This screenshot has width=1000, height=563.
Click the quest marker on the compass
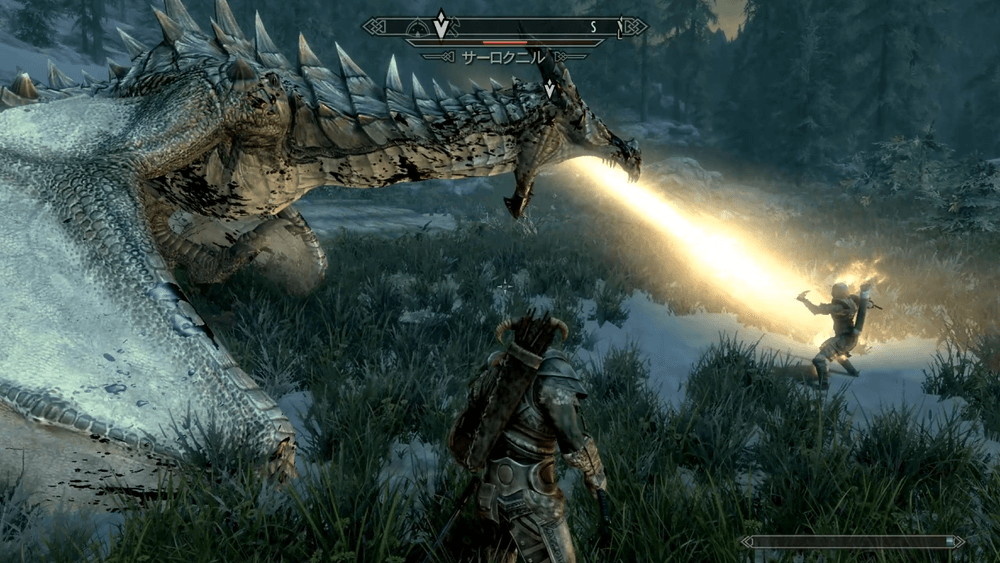pos(441,24)
